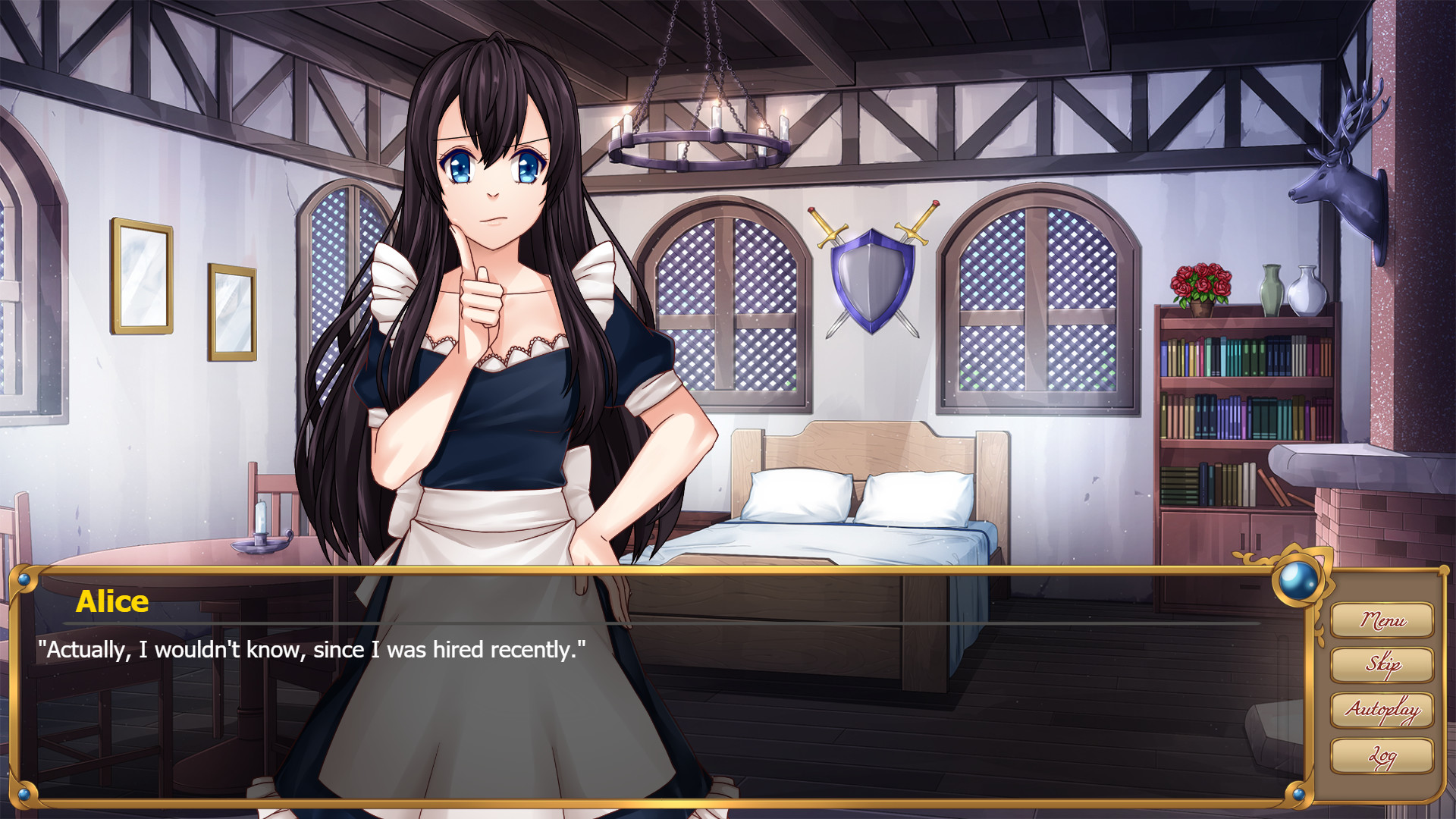Click the bottom-left blue gem ornament
The height and width of the screenshot is (819, 1456).
[25, 795]
